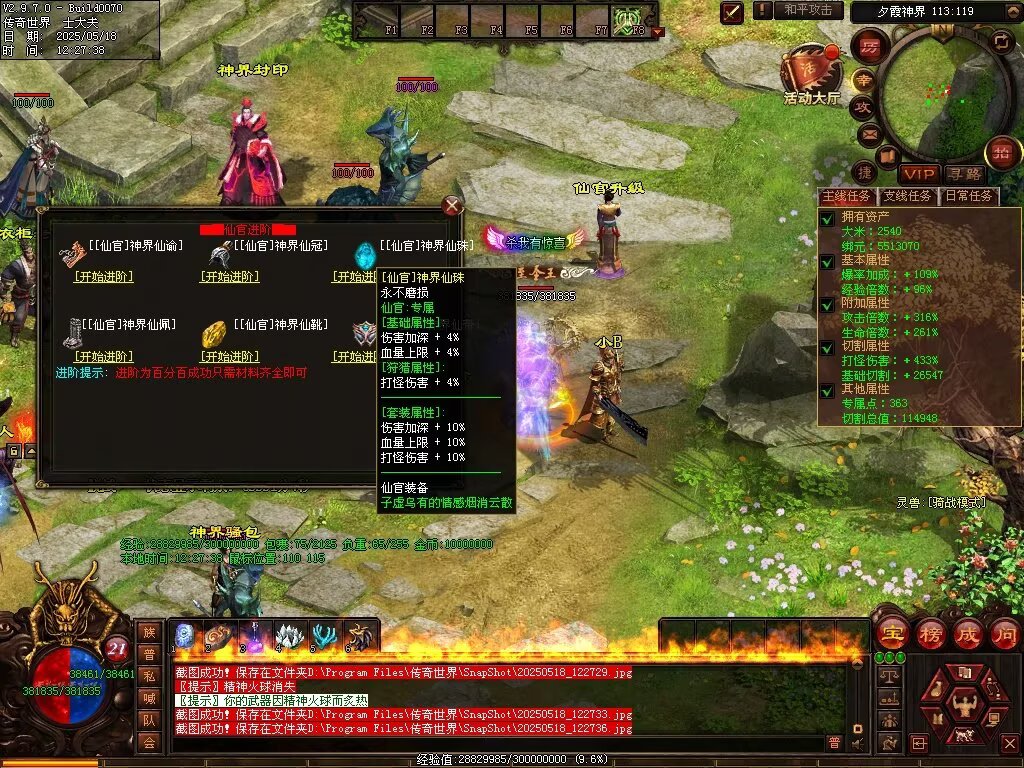
Task: Click the minimap
Action: (937, 92)
